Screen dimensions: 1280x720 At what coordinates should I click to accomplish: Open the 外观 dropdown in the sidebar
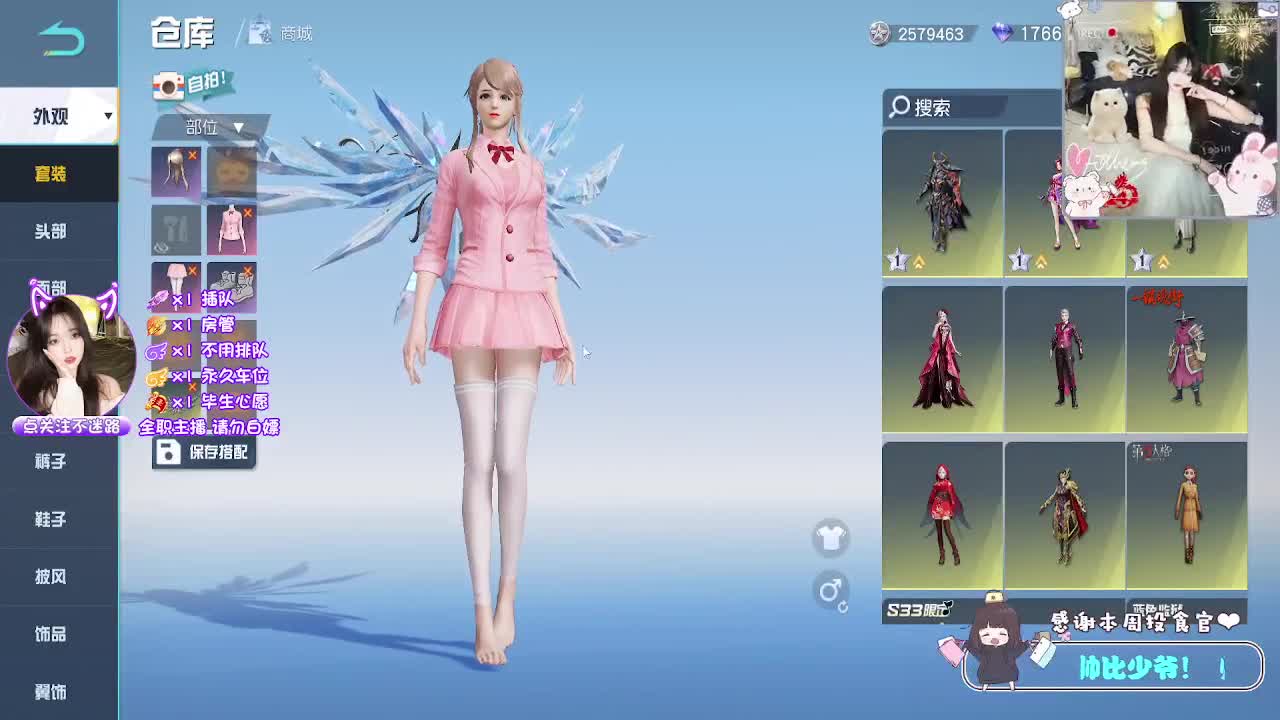coord(60,116)
